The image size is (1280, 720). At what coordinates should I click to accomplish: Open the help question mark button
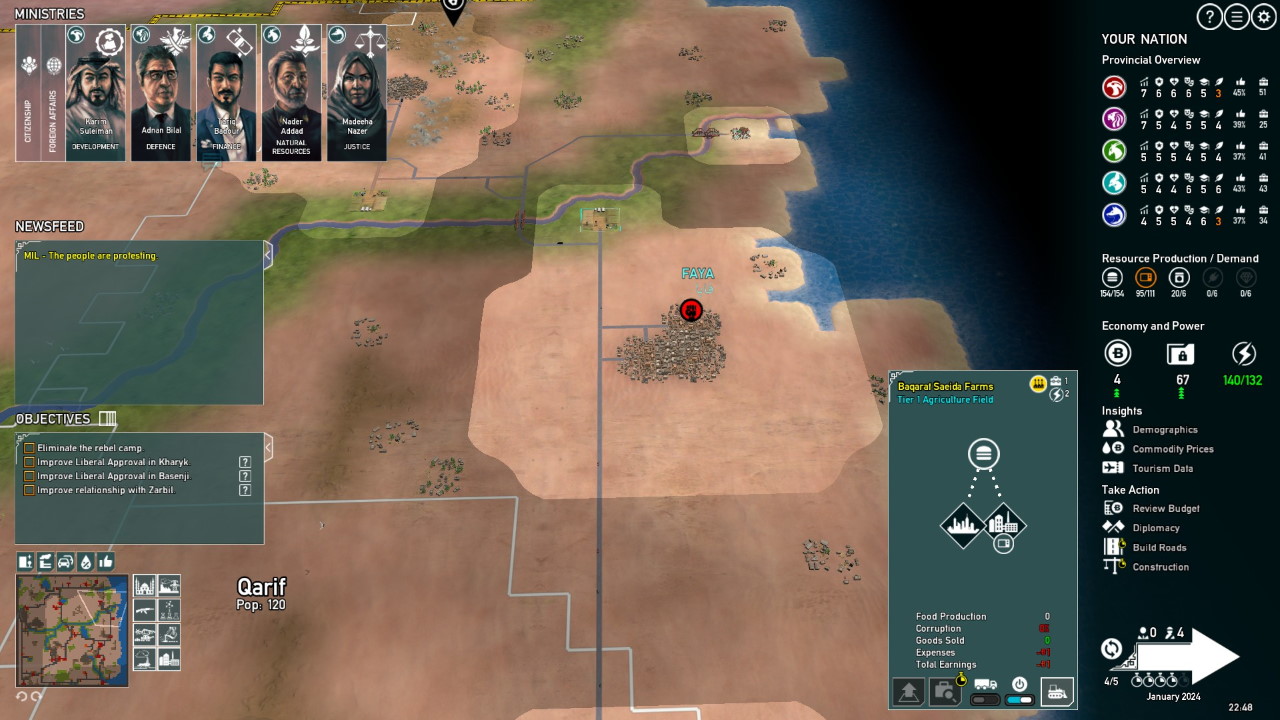1210,17
